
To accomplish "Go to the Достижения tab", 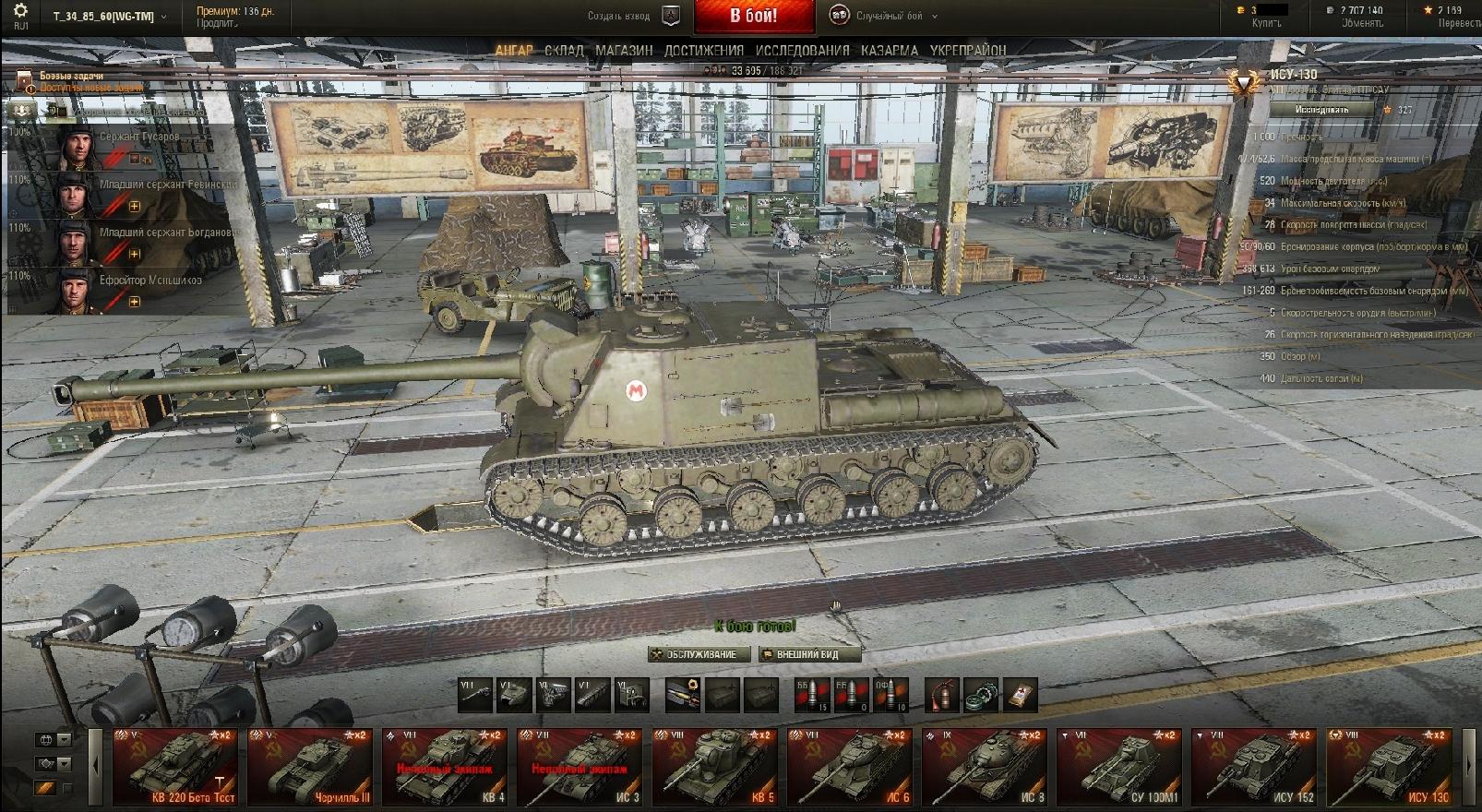I will [704, 51].
